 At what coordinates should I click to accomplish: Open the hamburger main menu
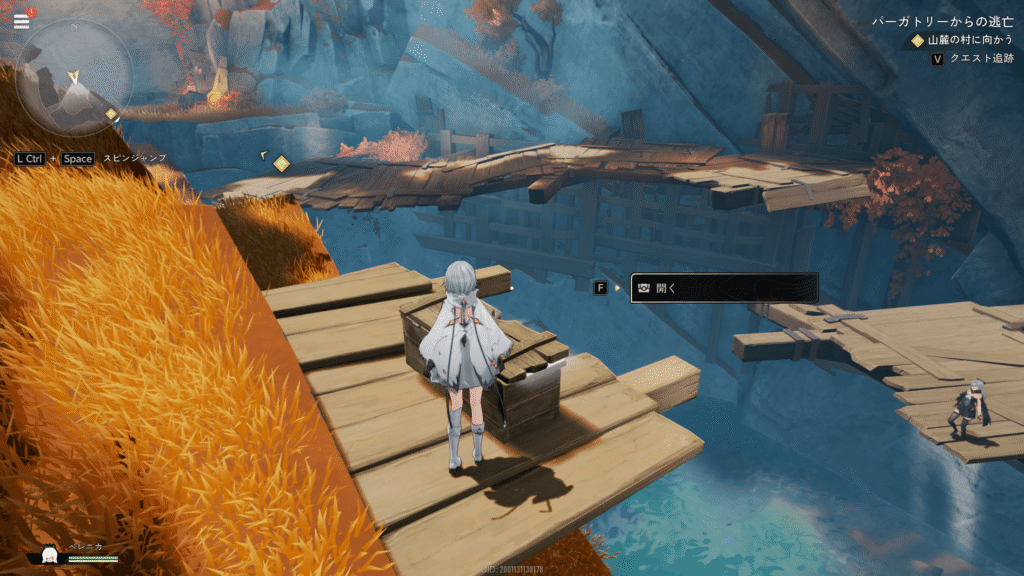tap(21, 21)
